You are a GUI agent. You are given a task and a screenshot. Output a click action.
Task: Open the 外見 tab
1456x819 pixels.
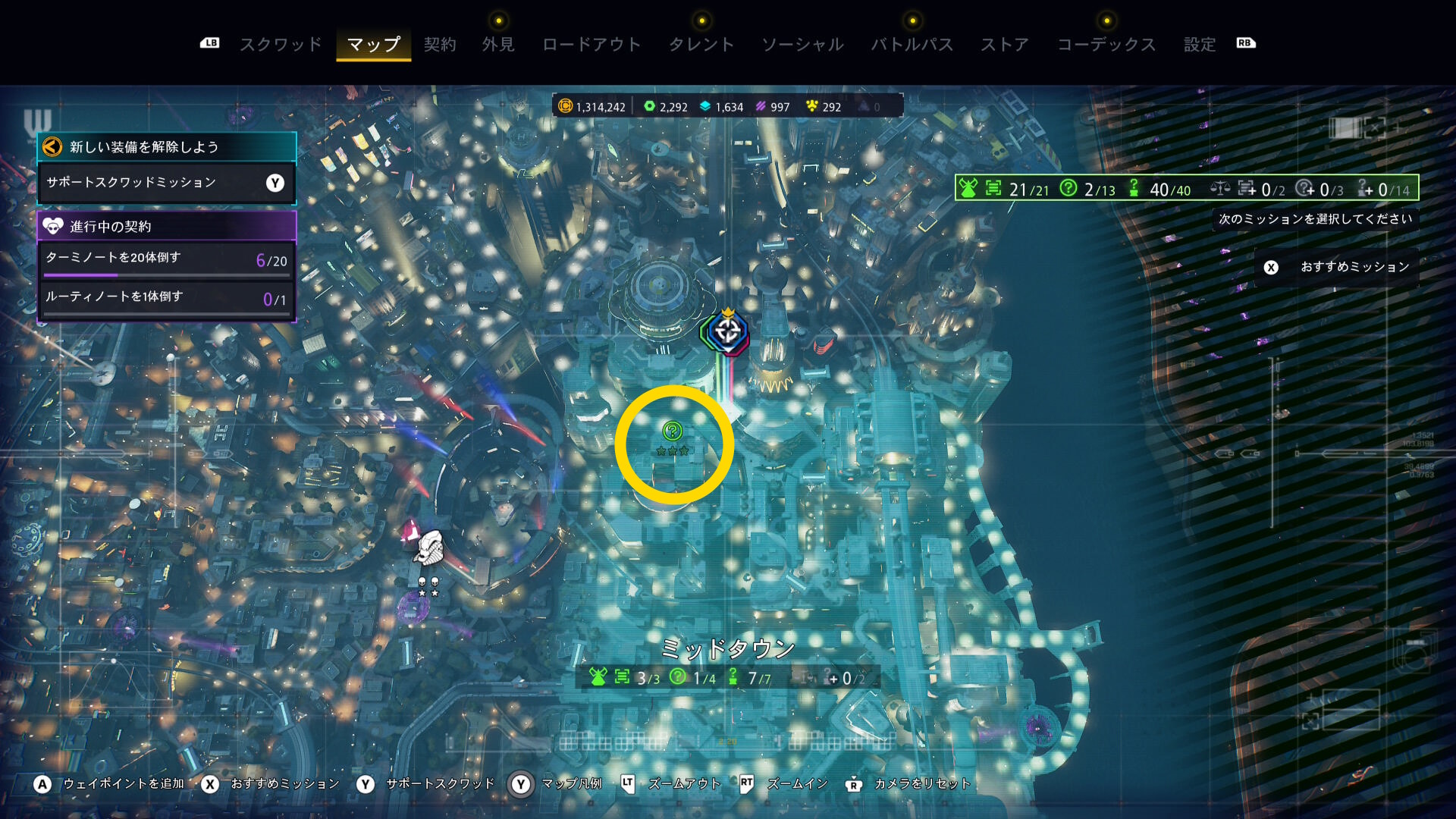pyautogui.click(x=498, y=45)
